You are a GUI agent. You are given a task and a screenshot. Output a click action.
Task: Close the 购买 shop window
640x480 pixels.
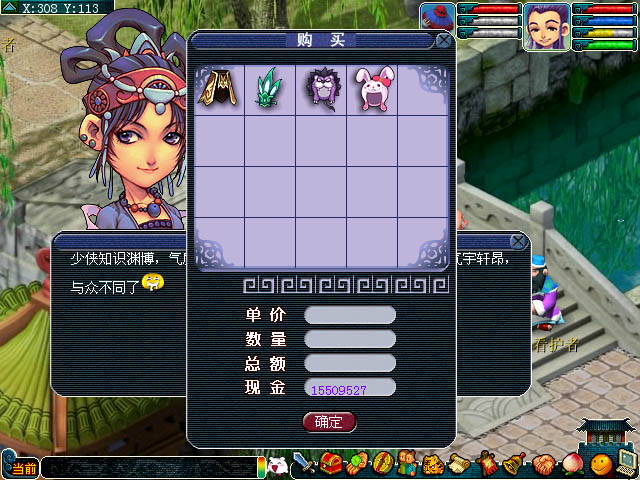pos(443,41)
